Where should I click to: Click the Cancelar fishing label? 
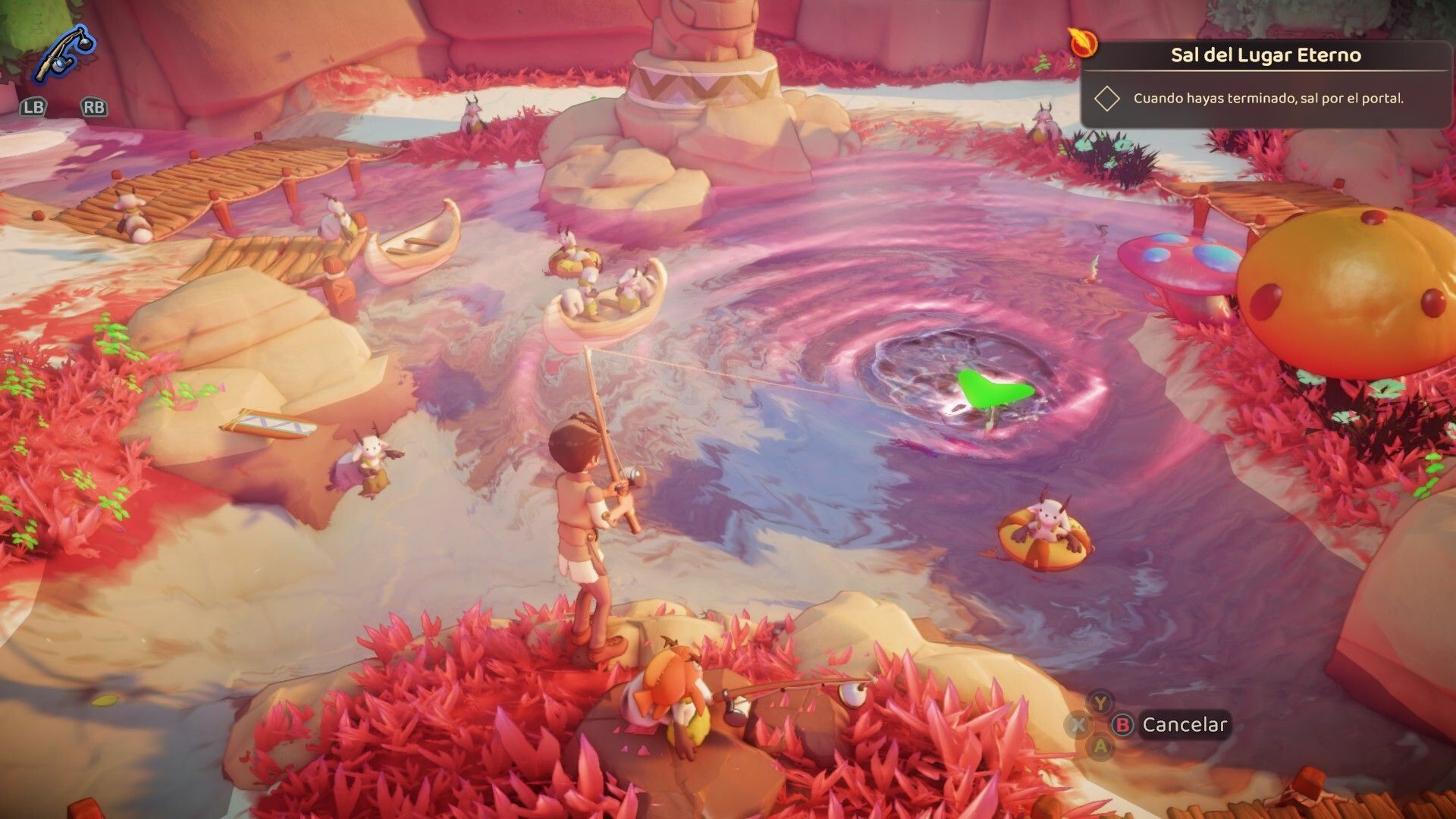(x=1184, y=725)
